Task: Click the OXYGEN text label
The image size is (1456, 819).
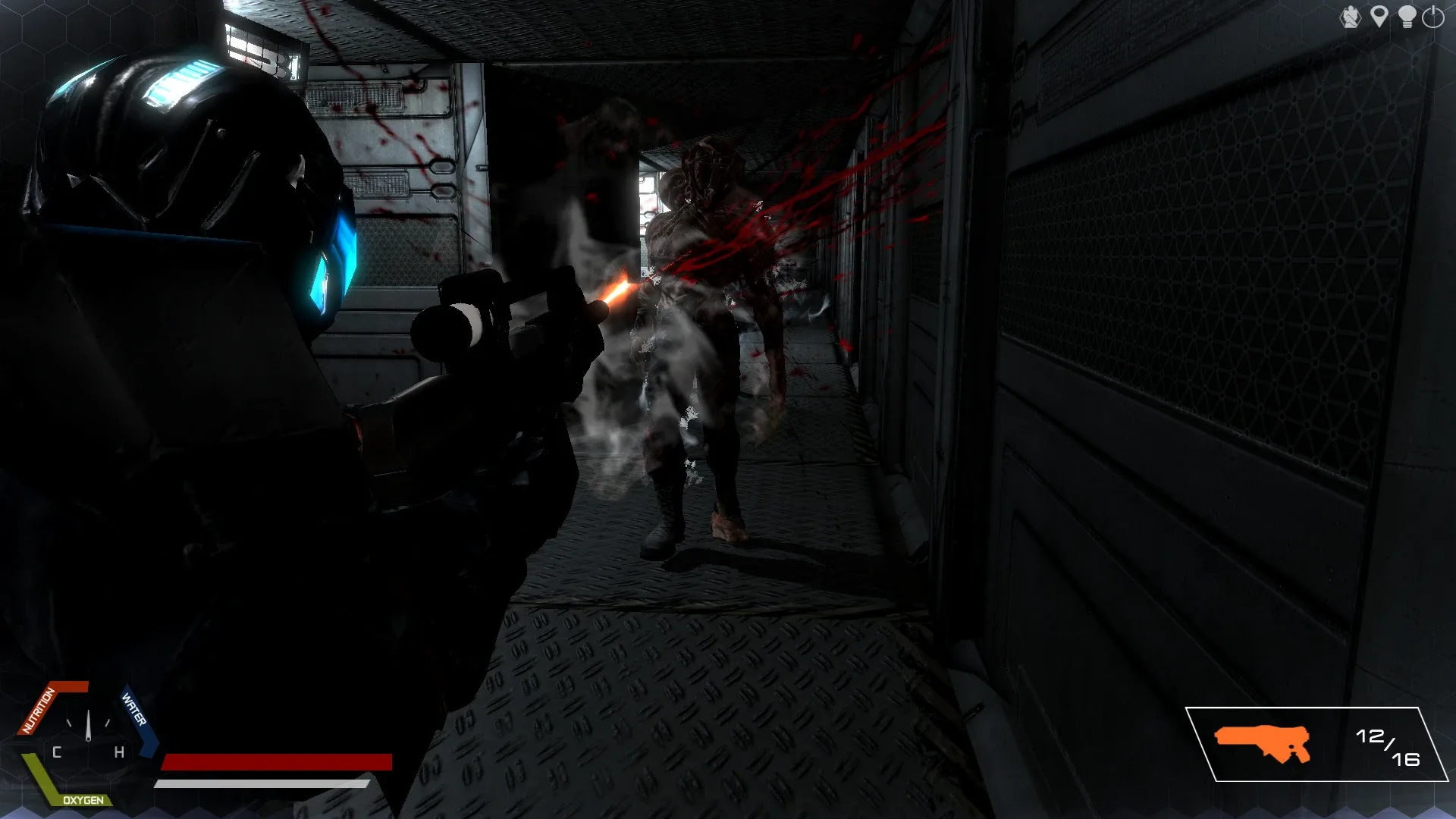Action: [83, 800]
